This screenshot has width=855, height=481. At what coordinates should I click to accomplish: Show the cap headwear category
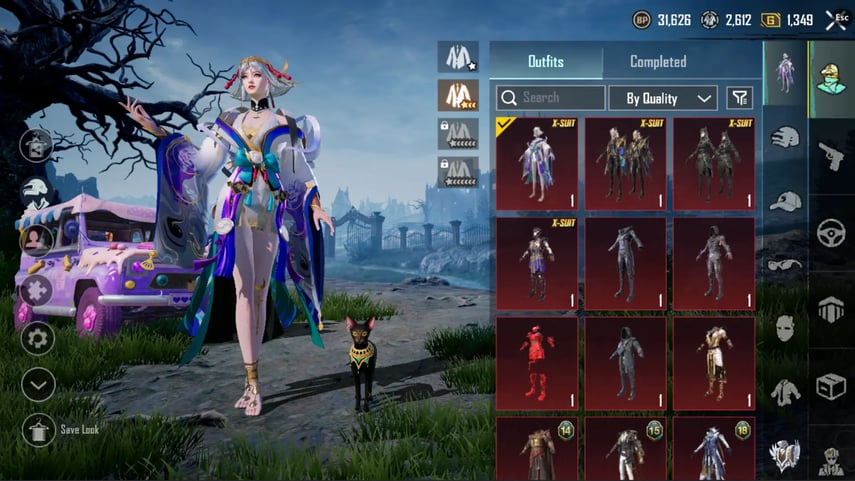tap(785, 200)
